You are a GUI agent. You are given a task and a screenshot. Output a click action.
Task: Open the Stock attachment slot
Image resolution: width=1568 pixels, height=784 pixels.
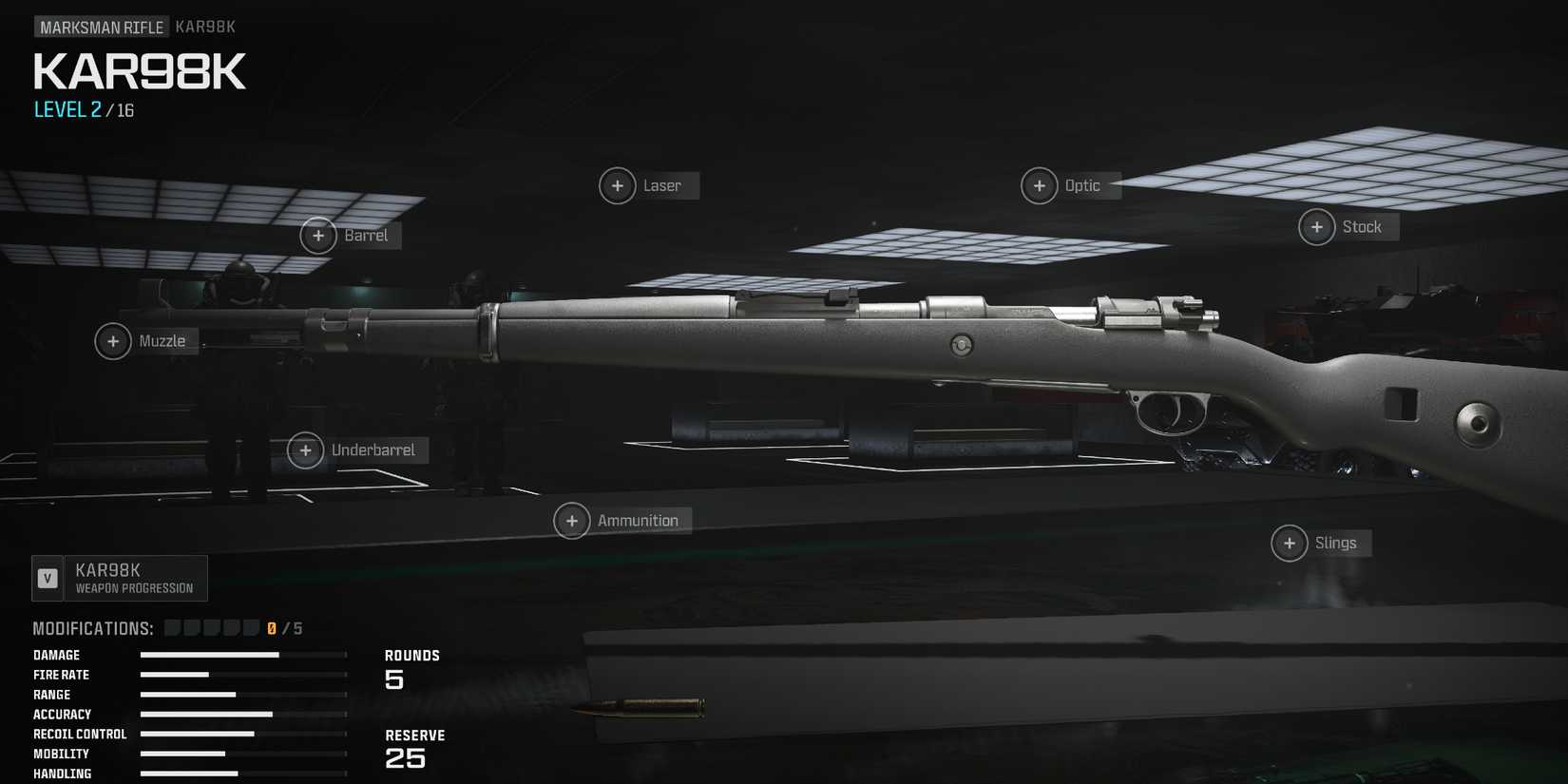[1318, 226]
